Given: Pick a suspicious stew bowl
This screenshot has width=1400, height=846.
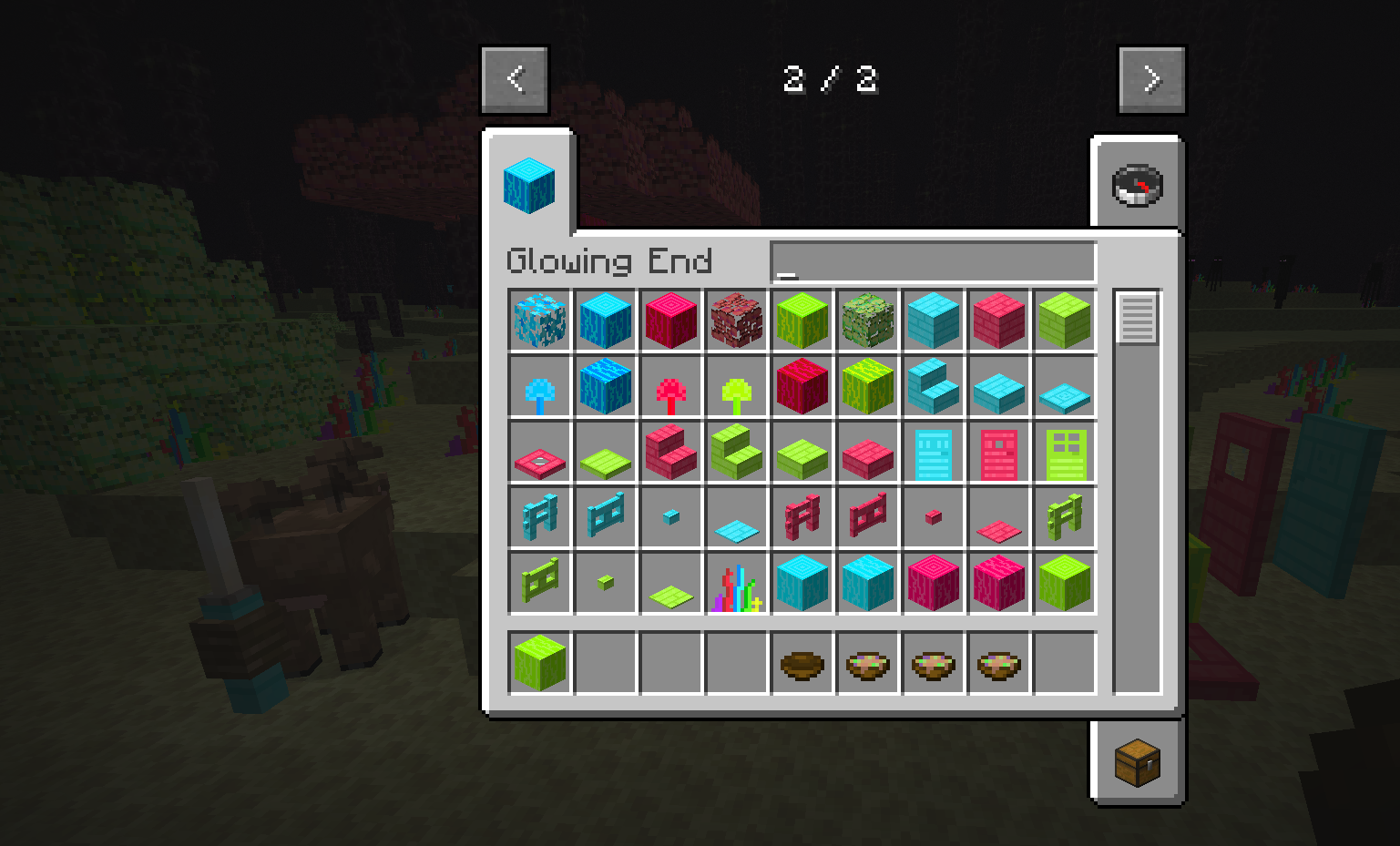Looking at the screenshot, I should [868, 663].
